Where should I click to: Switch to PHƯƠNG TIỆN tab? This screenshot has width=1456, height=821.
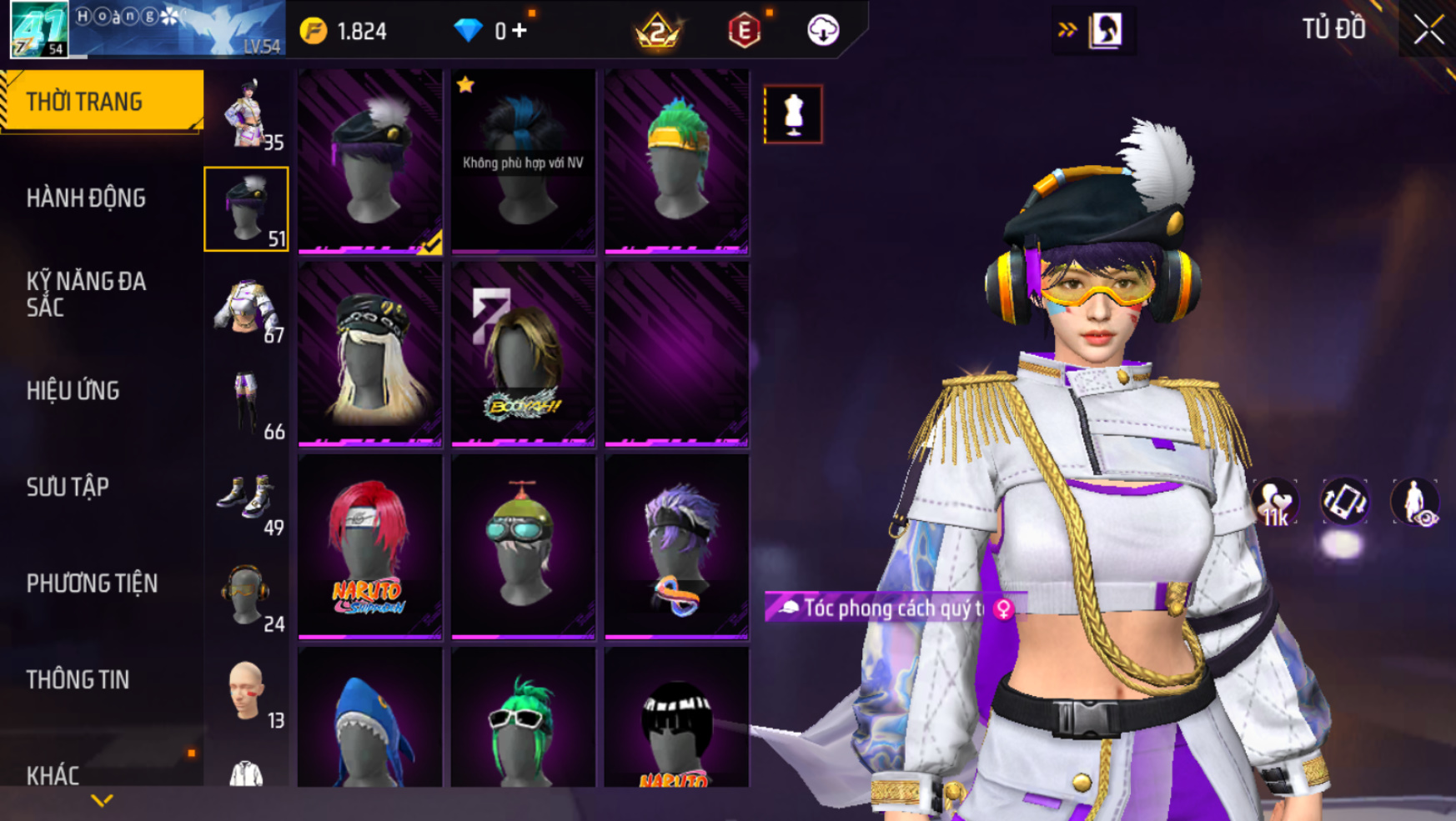tap(92, 583)
